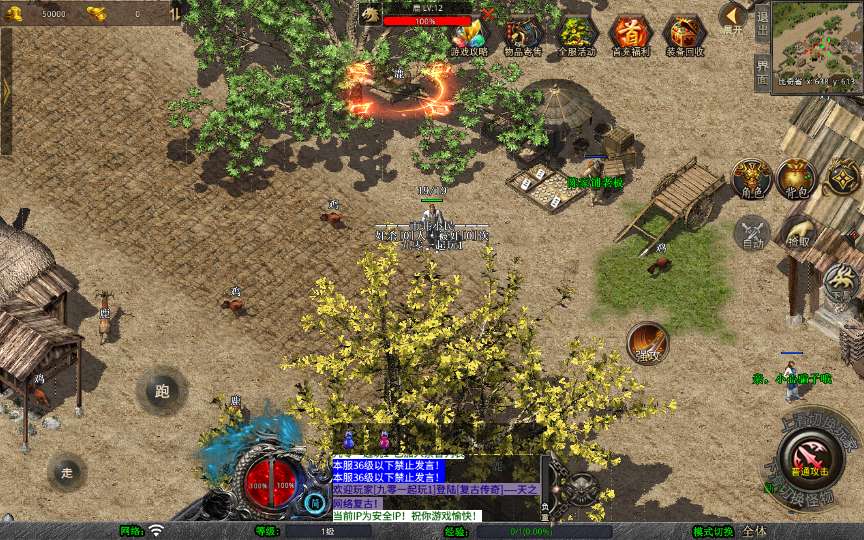Toggle 自动 auto-combat button
This screenshot has width=864, height=540.
click(751, 233)
